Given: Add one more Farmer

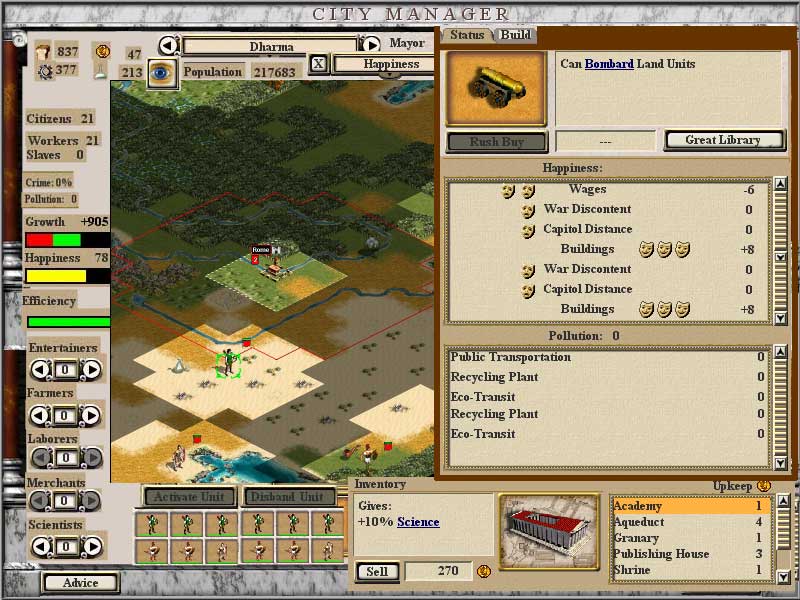Looking at the screenshot, I should [91, 414].
